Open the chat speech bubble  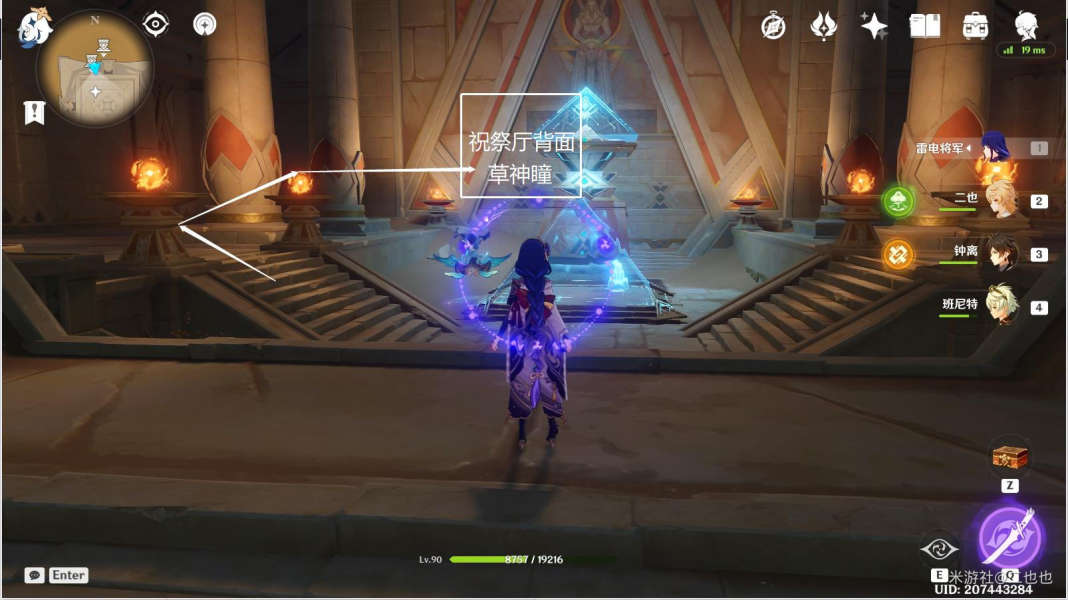click(34, 575)
